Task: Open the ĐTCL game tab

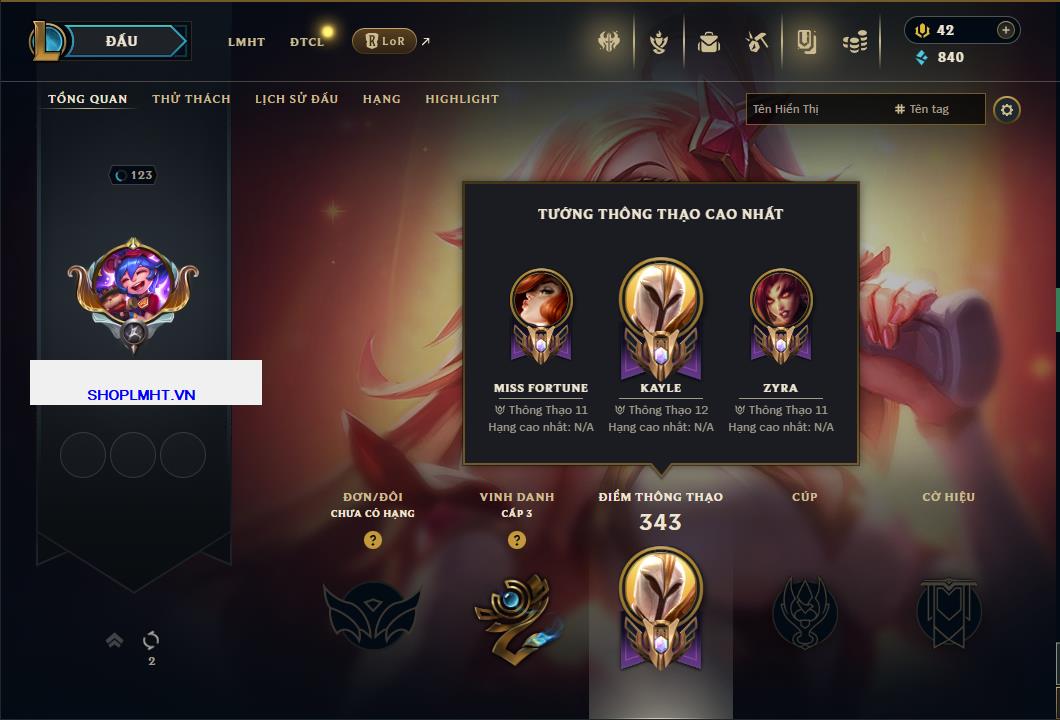Action: click(307, 42)
